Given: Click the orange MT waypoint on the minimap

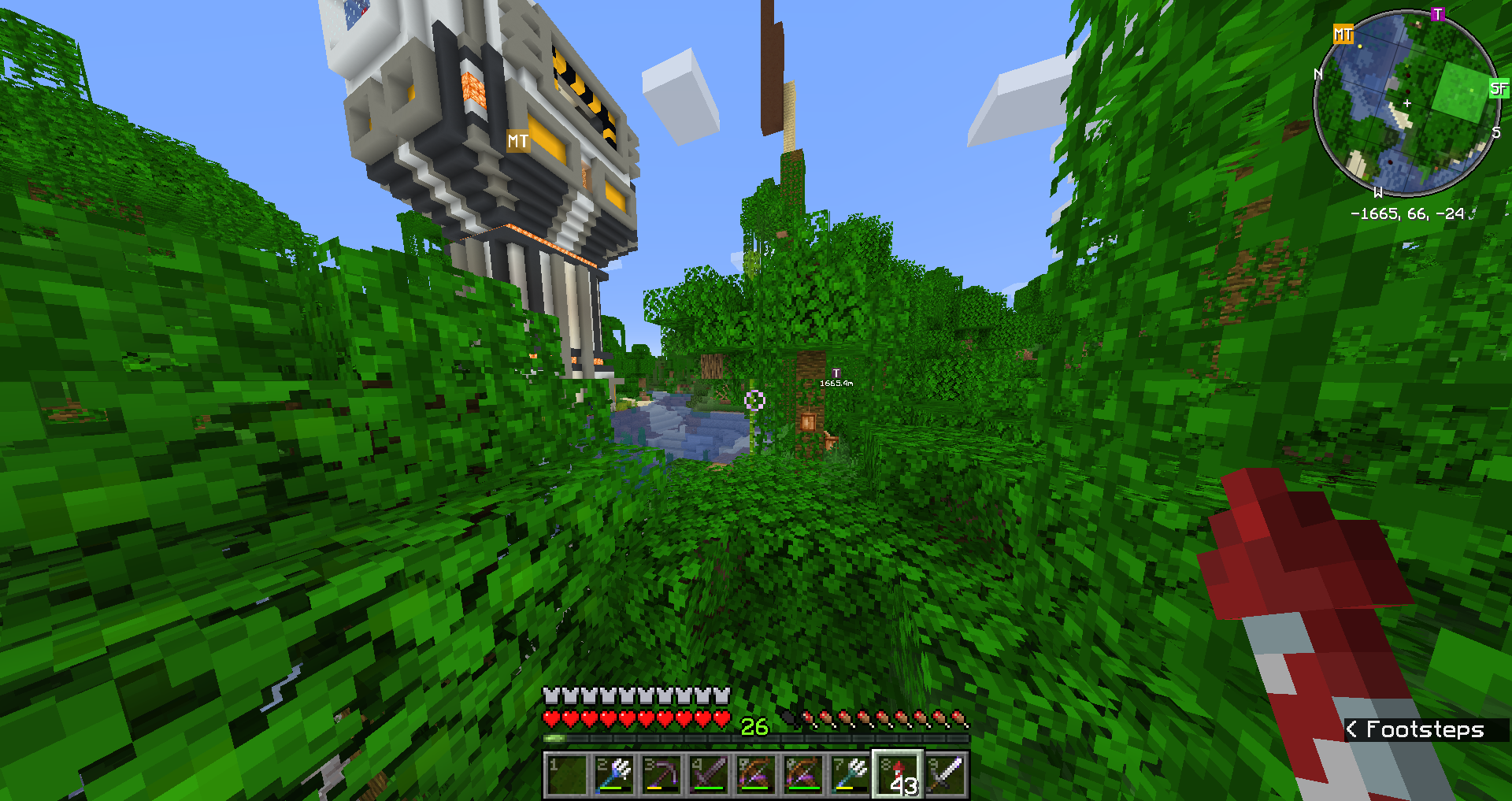Looking at the screenshot, I should (1343, 35).
